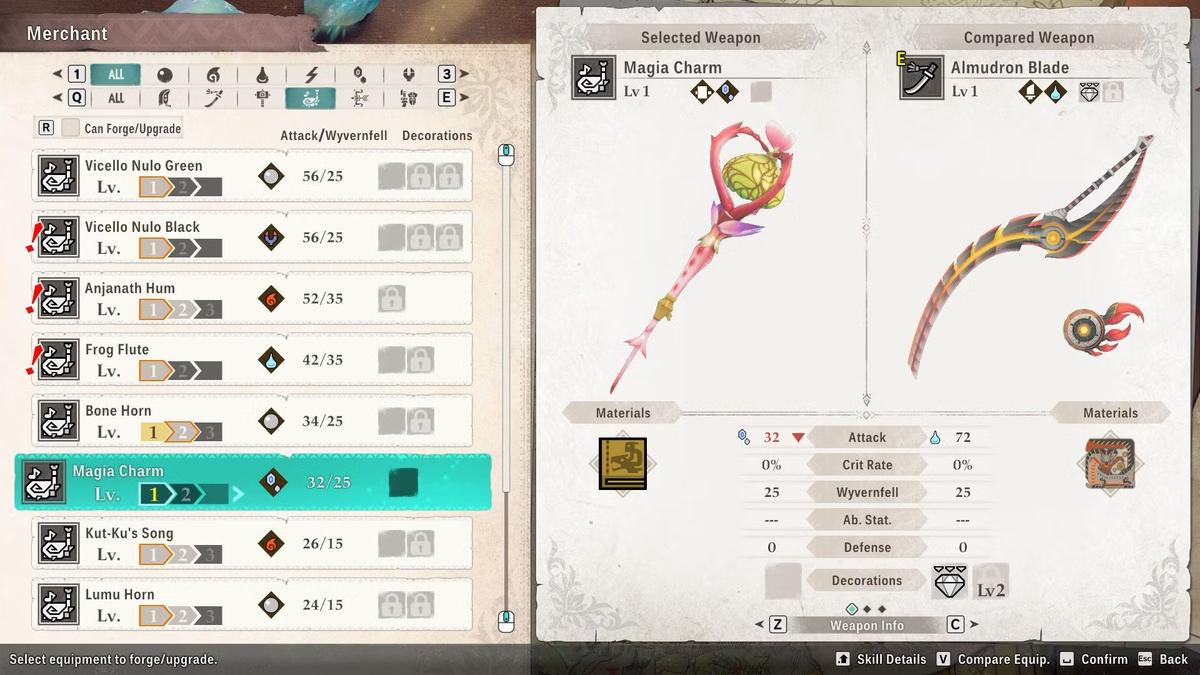1200x675 pixels.
Task: Pick the Frog Flute entry
Action: (x=252, y=360)
